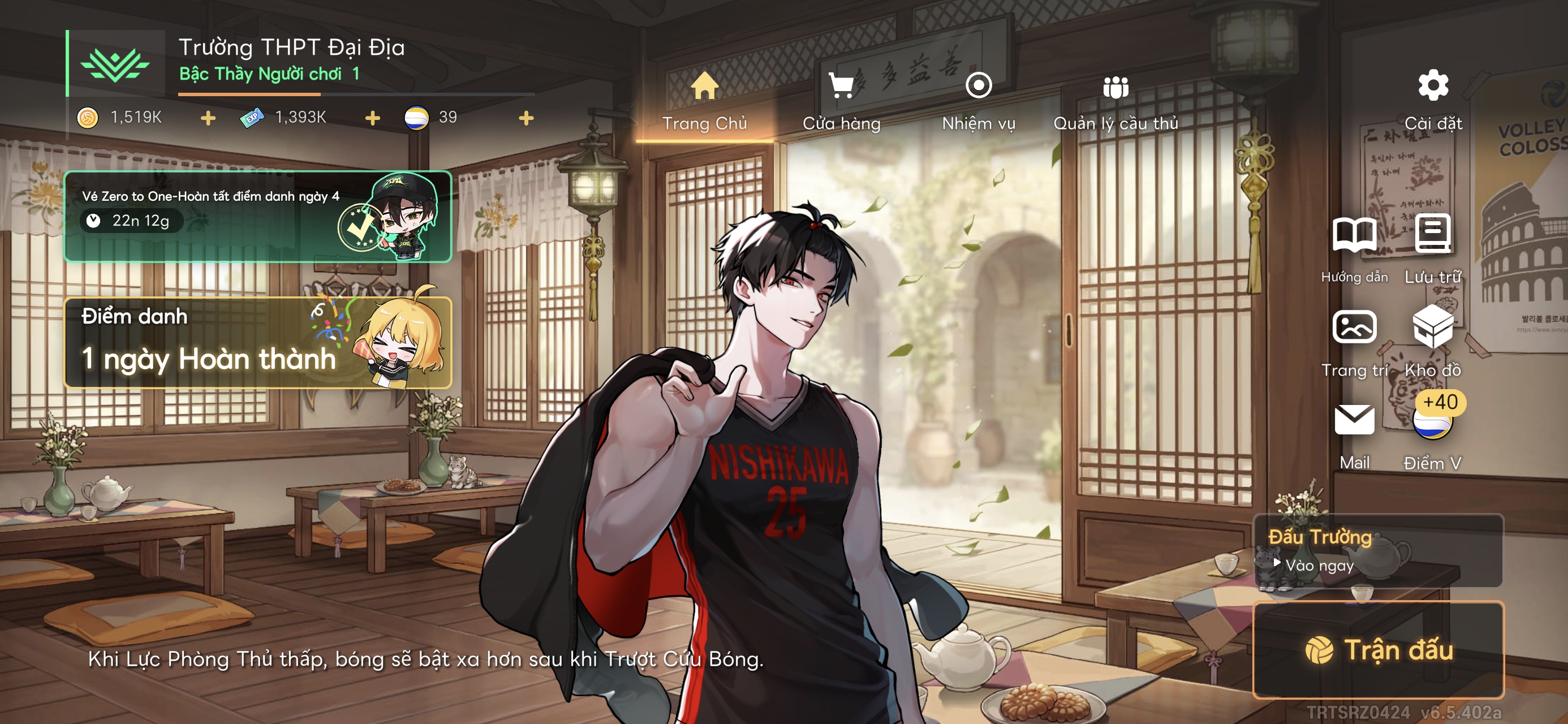Add more volleyball currency with plus button

[x=527, y=118]
